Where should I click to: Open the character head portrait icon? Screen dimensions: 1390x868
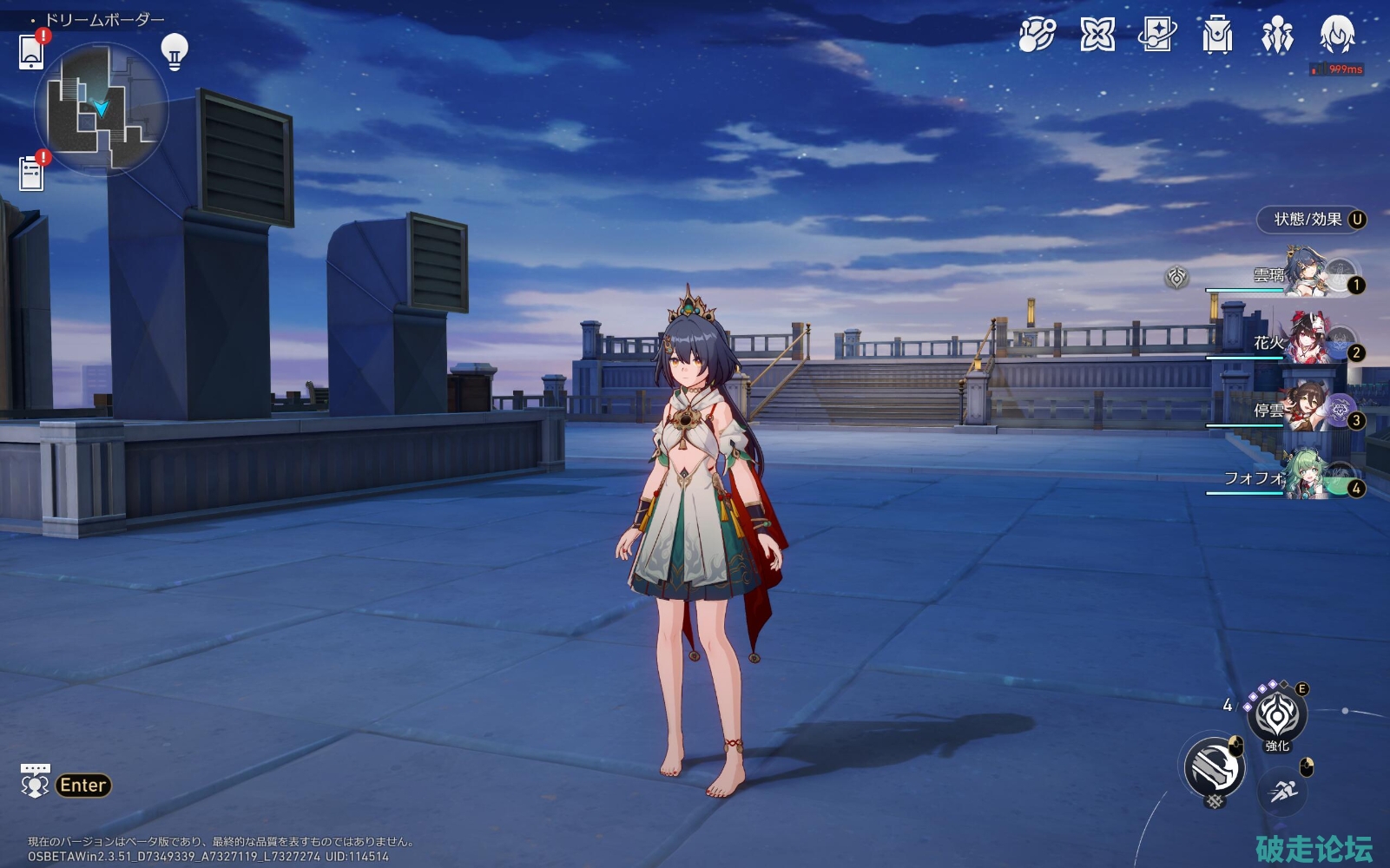coord(1337,36)
